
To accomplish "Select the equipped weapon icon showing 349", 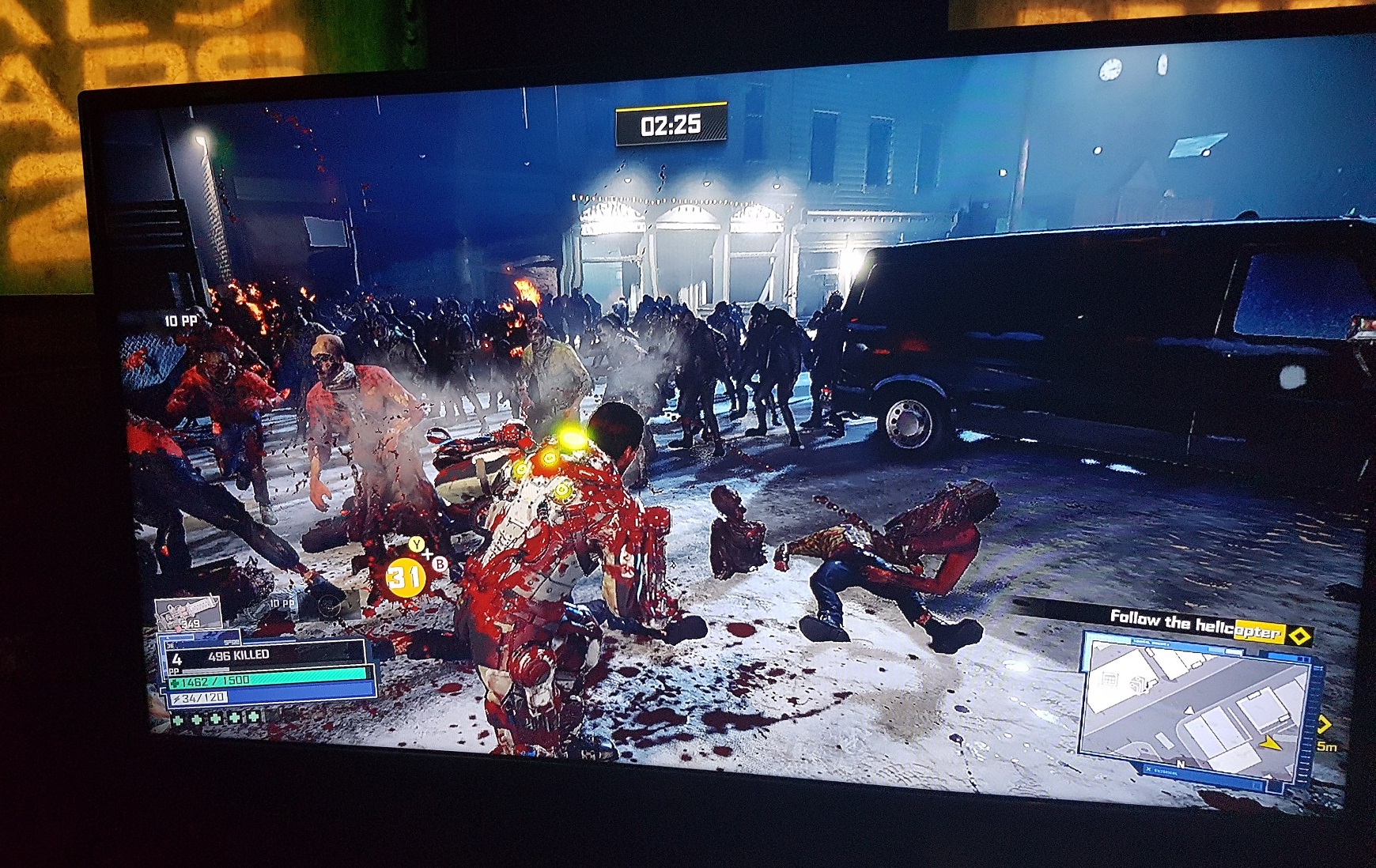I will click(188, 613).
